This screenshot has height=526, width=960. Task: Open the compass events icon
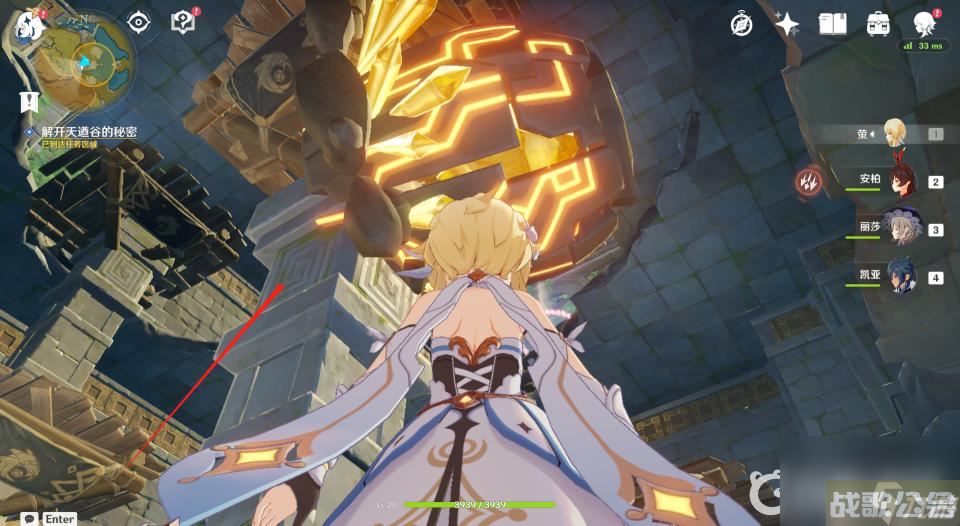pyautogui.click(x=741, y=25)
